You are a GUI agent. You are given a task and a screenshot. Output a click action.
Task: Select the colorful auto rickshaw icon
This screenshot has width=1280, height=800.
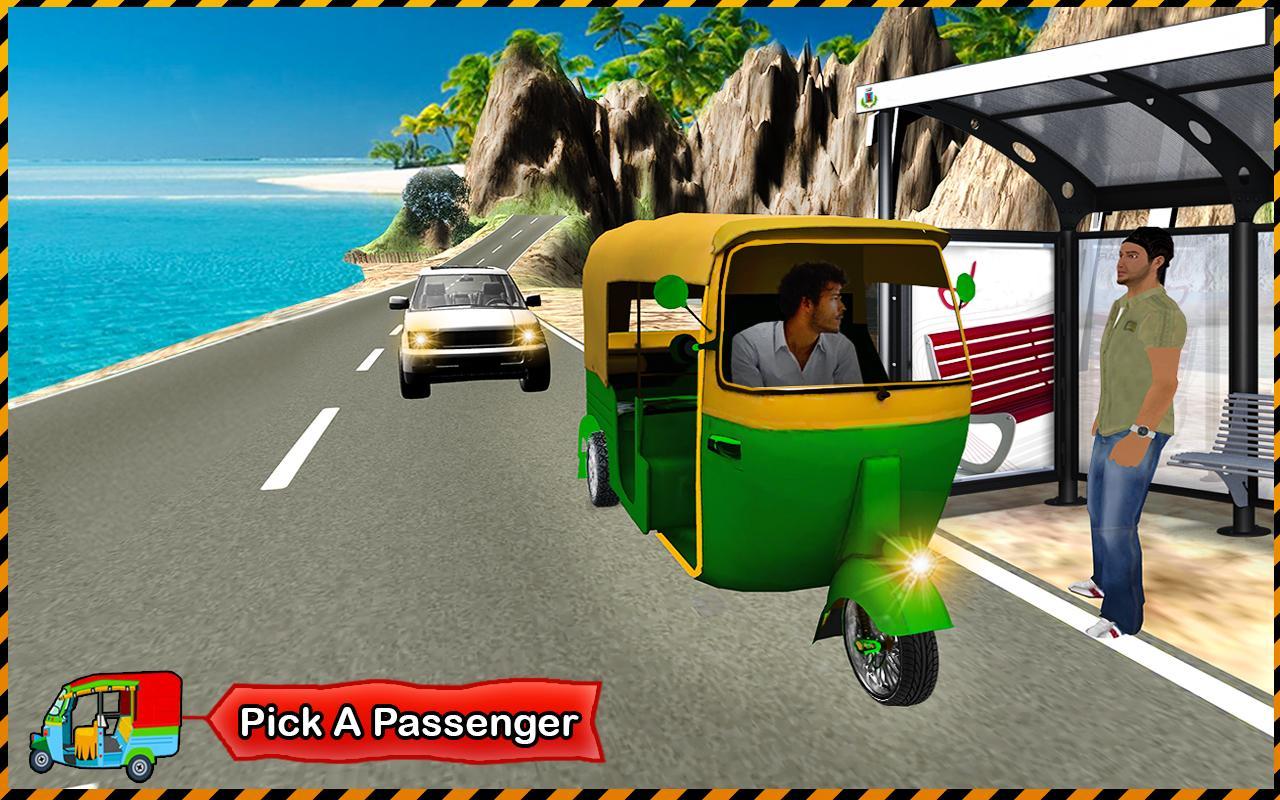(x=105, y=724)
